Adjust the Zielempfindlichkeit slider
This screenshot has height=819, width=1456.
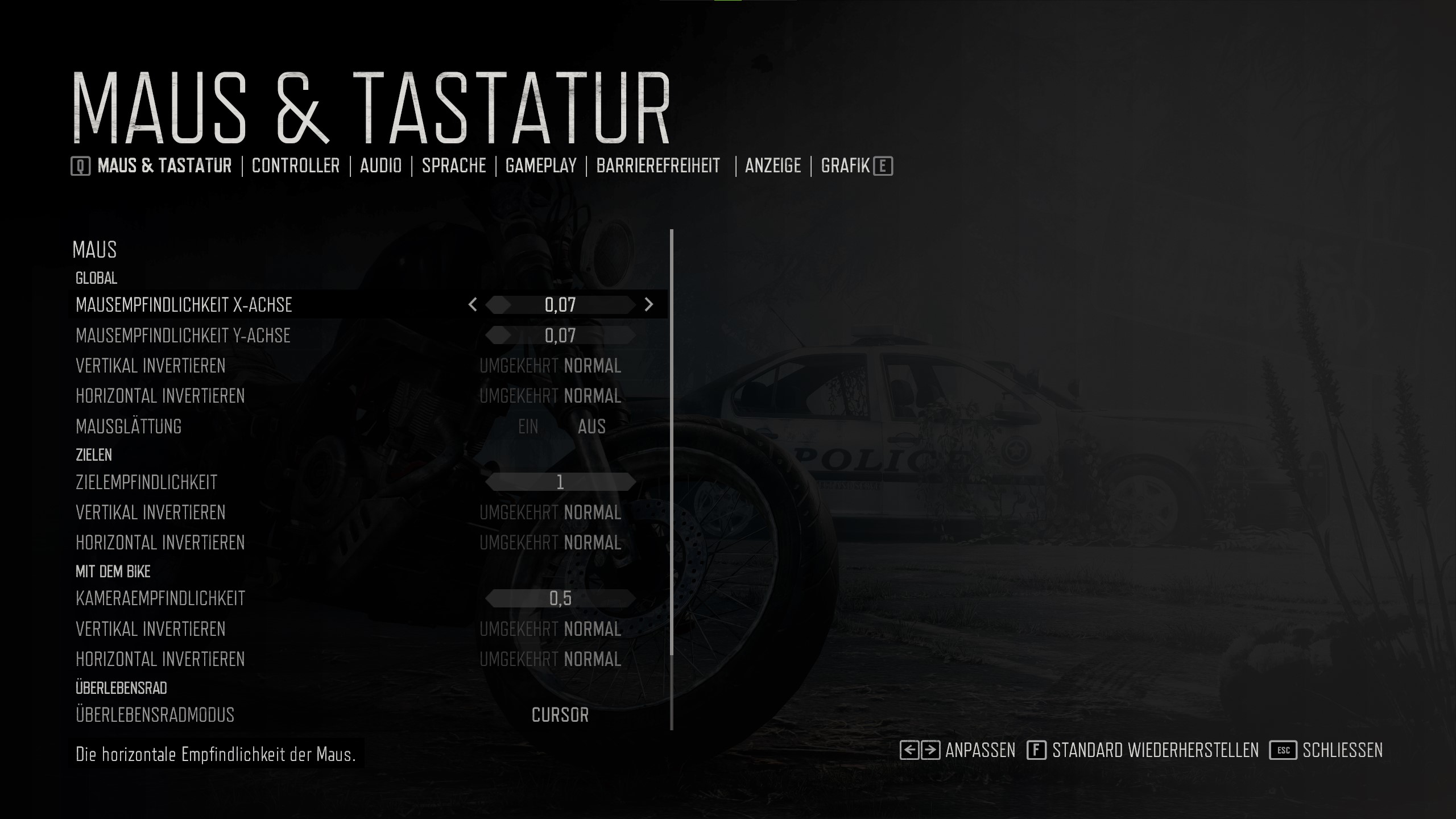tap(560, 482)
